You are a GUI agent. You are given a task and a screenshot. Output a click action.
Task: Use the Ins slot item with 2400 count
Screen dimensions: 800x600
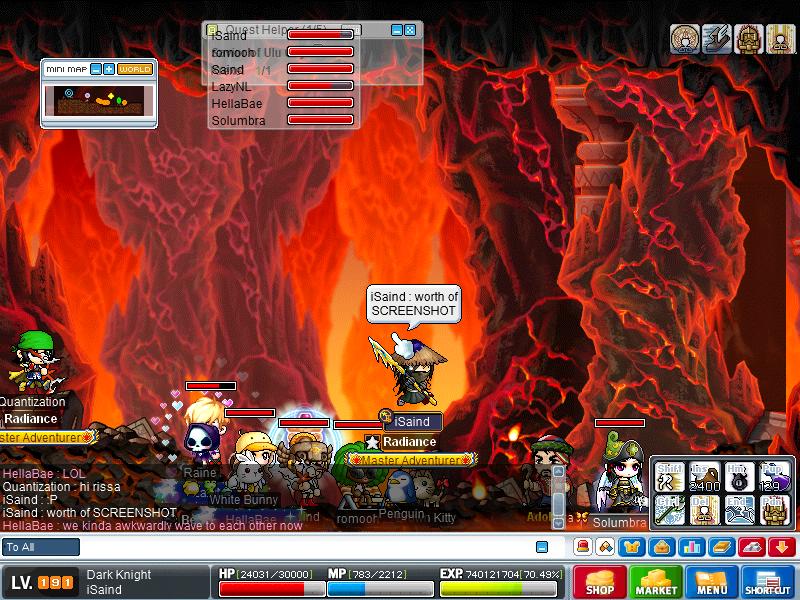[x=704, y=479]
